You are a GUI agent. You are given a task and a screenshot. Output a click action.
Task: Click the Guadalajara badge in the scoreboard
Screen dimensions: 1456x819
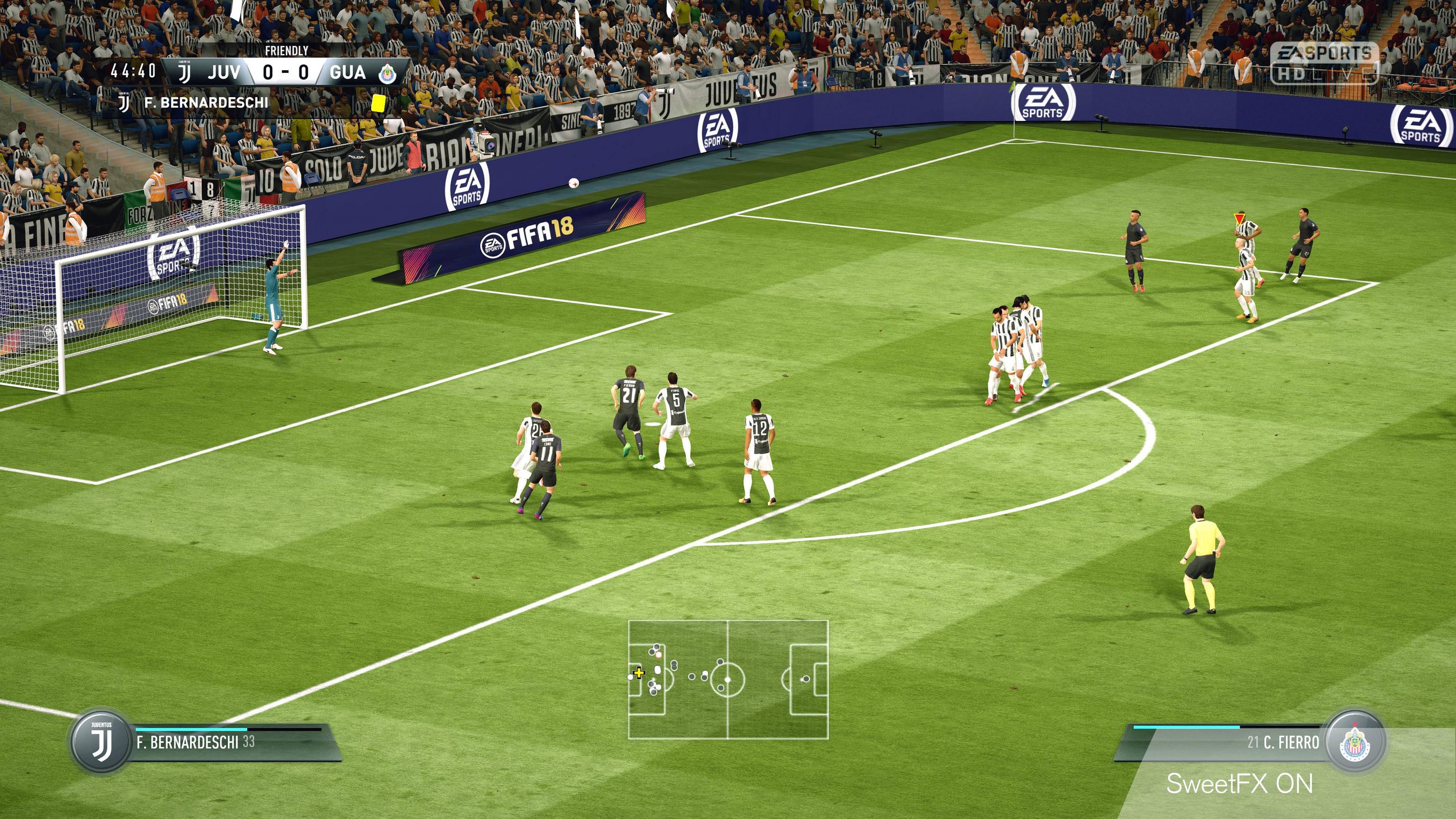[388, 73]
